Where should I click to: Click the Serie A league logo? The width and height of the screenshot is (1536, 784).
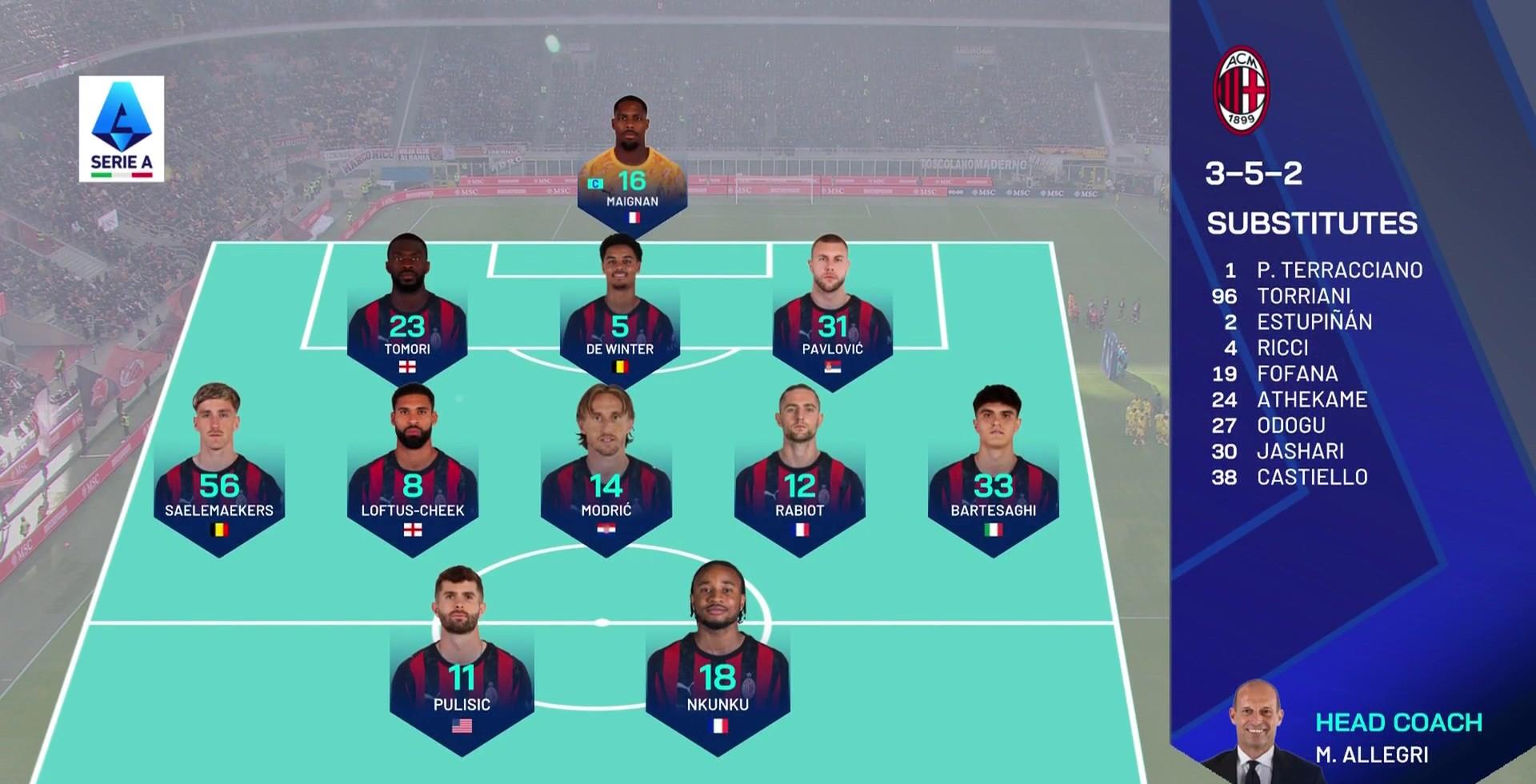coord(122,128)
